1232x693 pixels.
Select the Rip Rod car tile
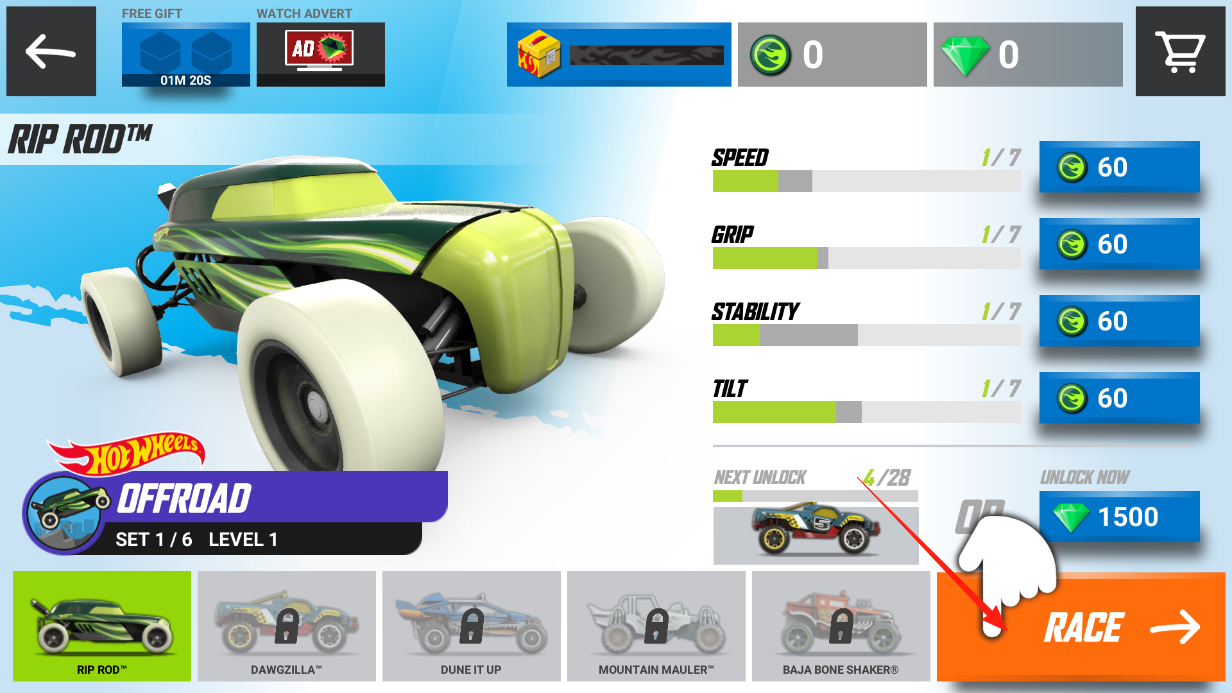tap(102, 627)
